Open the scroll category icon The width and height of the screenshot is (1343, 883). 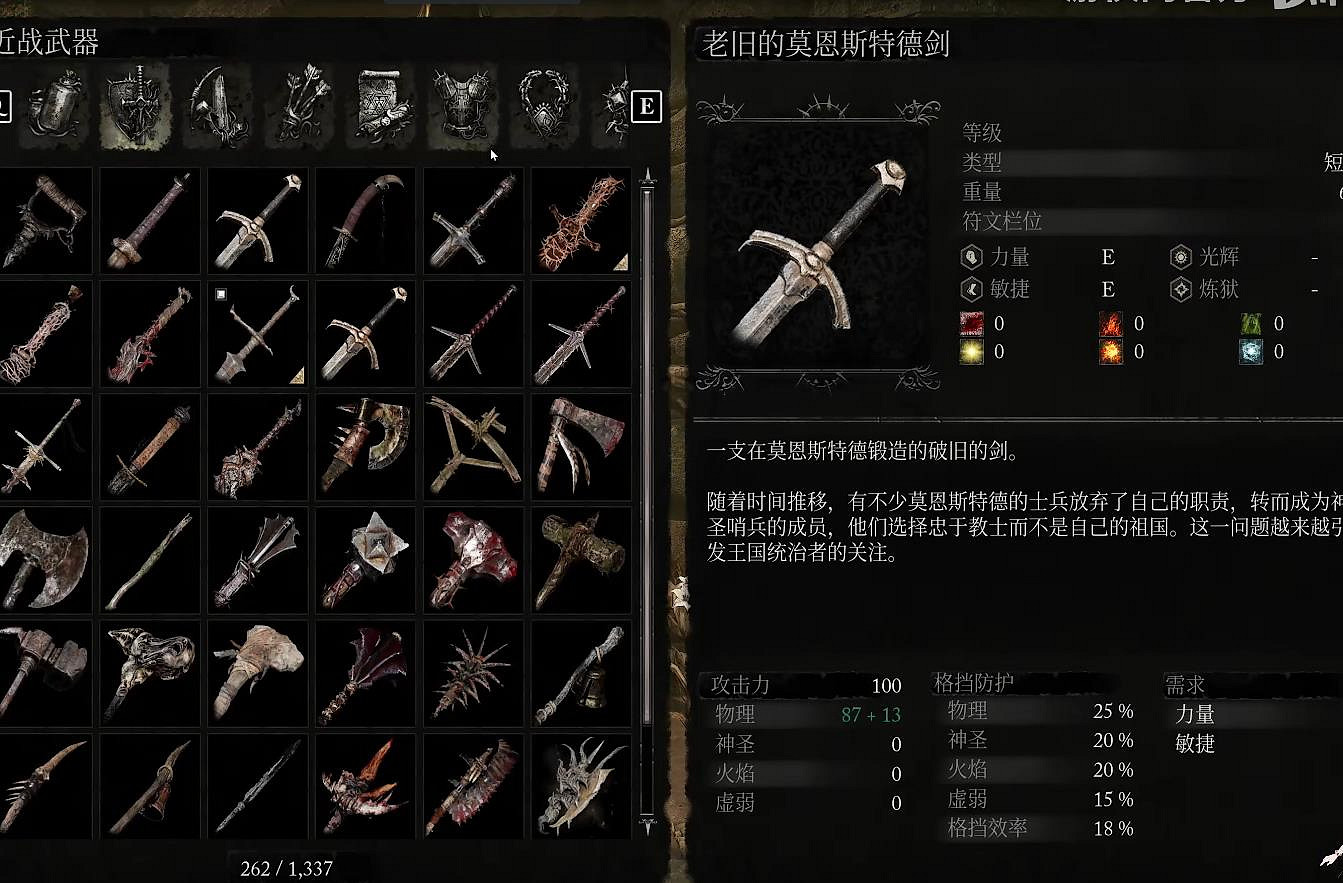(380, 105)
